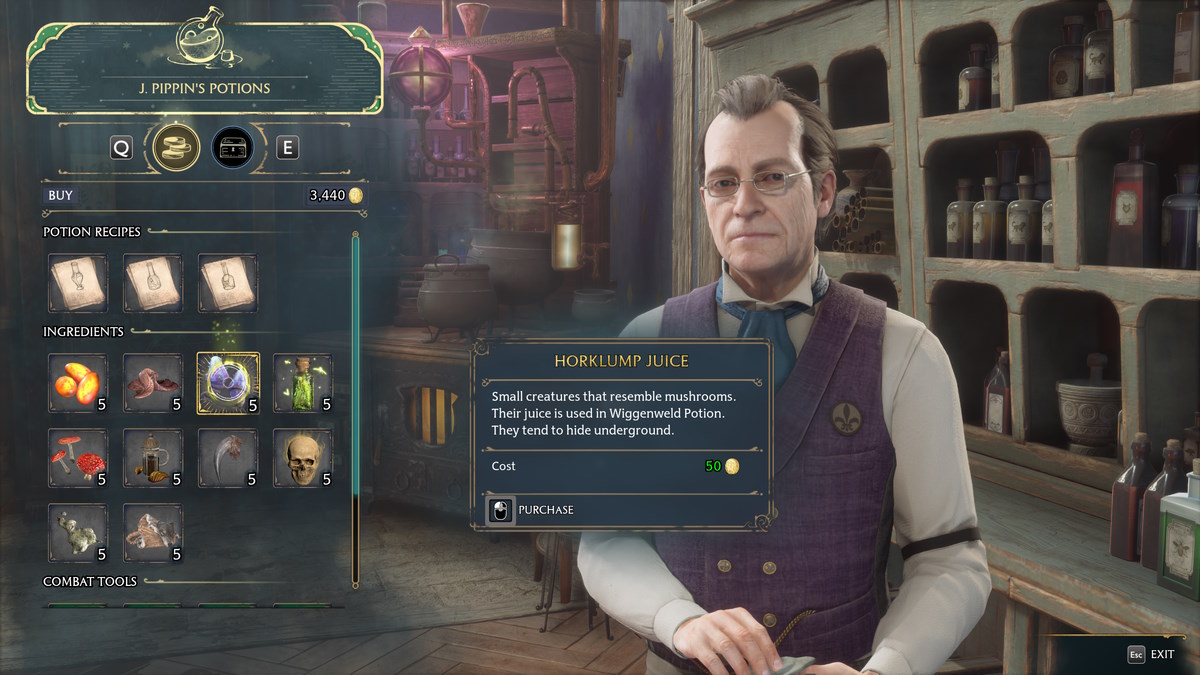Open the Sell tab with chest icon
Viewport: 1200px width, 675px height.
pos(232,148)
